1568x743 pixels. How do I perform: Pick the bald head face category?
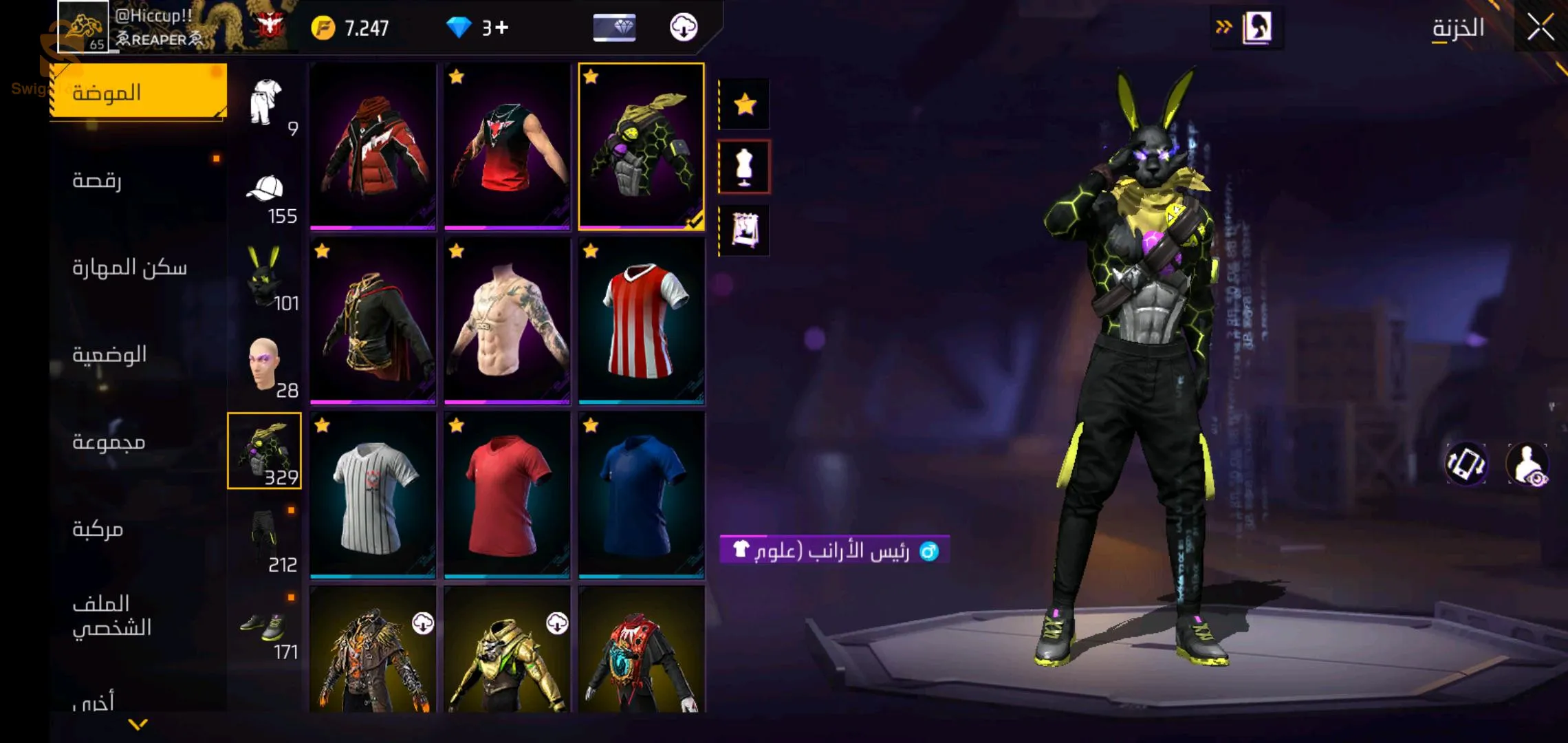(265, 365)
